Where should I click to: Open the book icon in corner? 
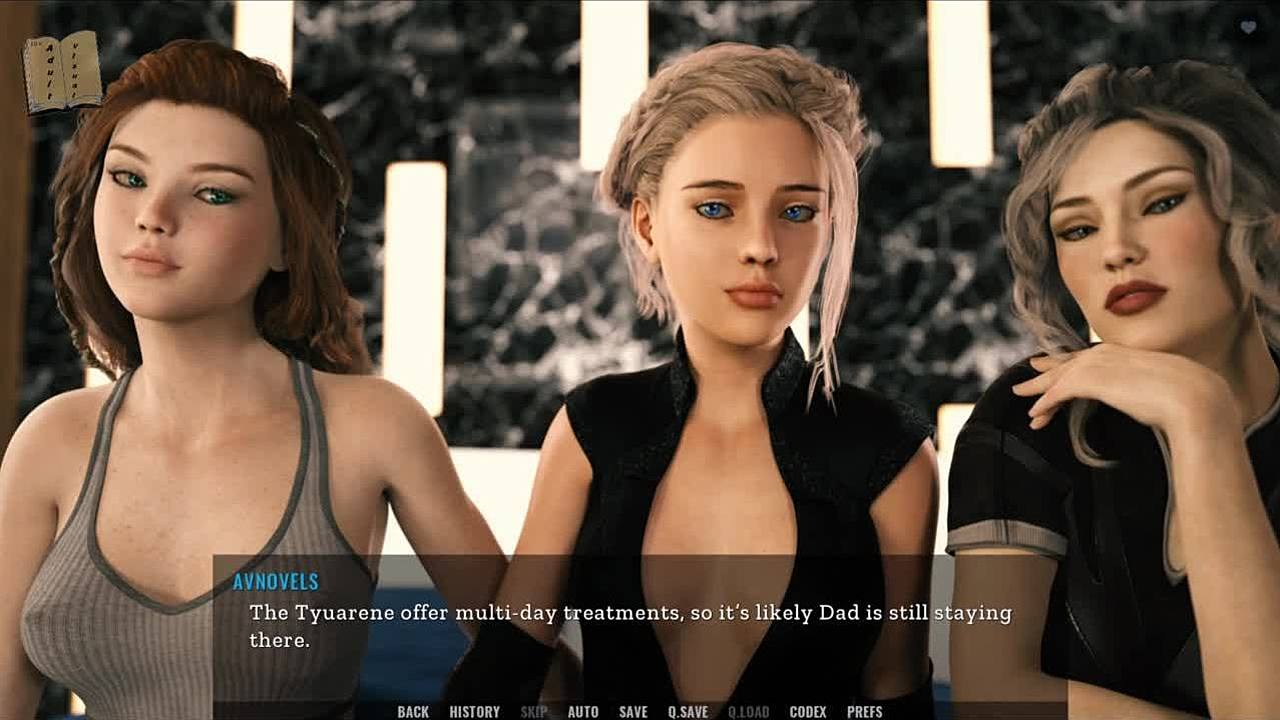coord(62,72)
